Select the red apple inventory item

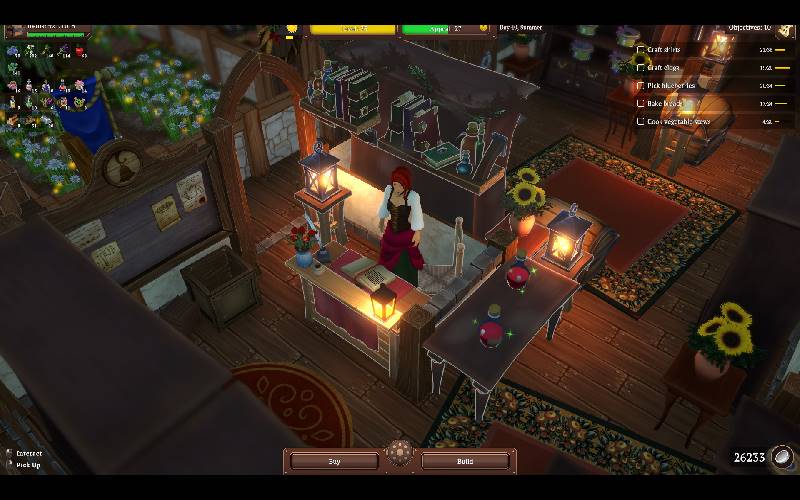[x=80, y=50]
